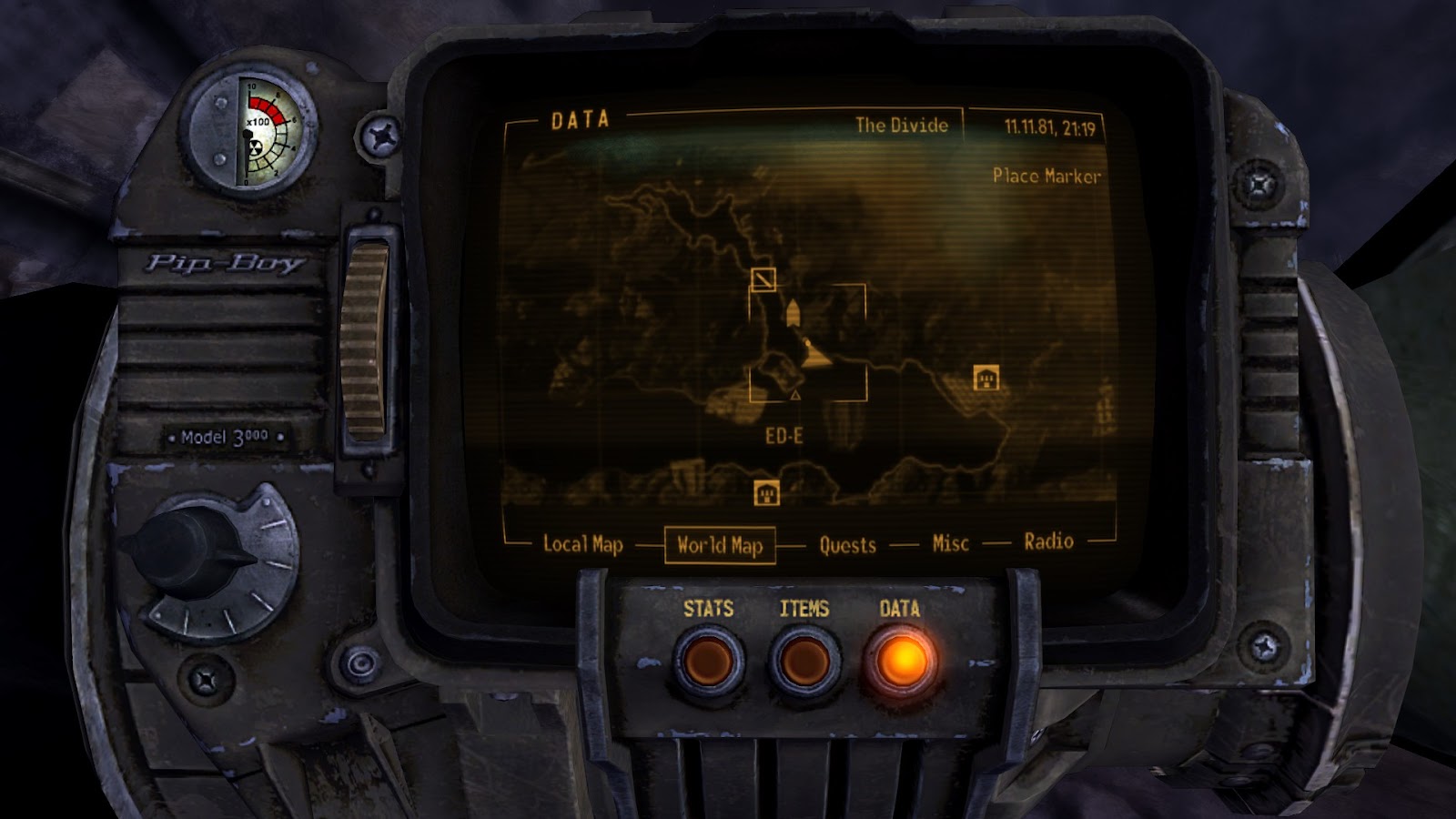Switch to the Local Map tab

click(582, 545)
